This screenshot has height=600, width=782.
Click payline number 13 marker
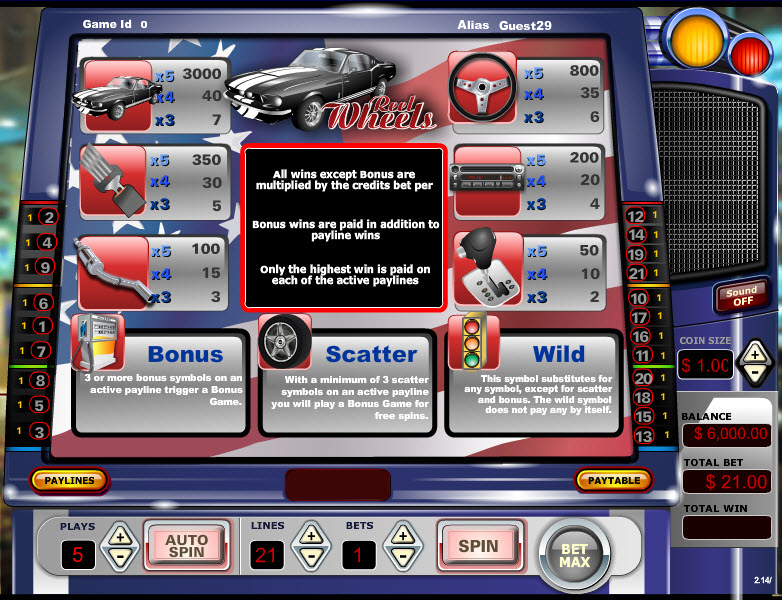click(x=643, y=436)
